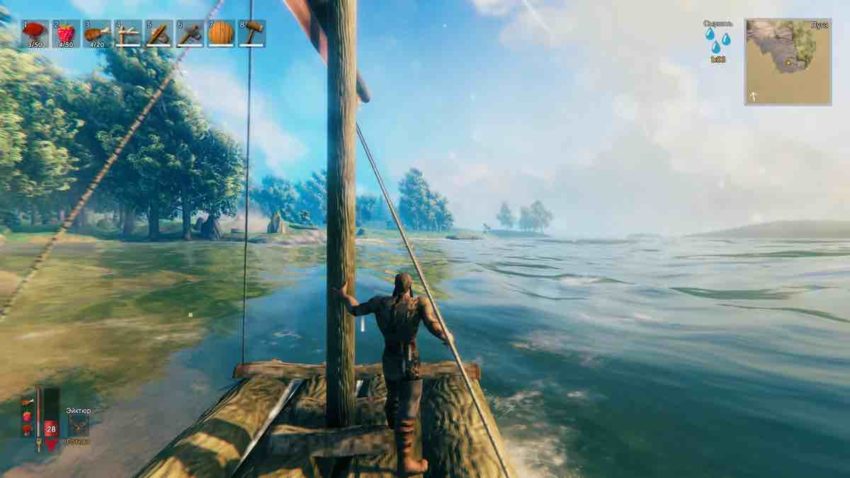Screen dimensions: 850x478
Task: Equip the hoe from the hotbar
Action: click(128, 33)
